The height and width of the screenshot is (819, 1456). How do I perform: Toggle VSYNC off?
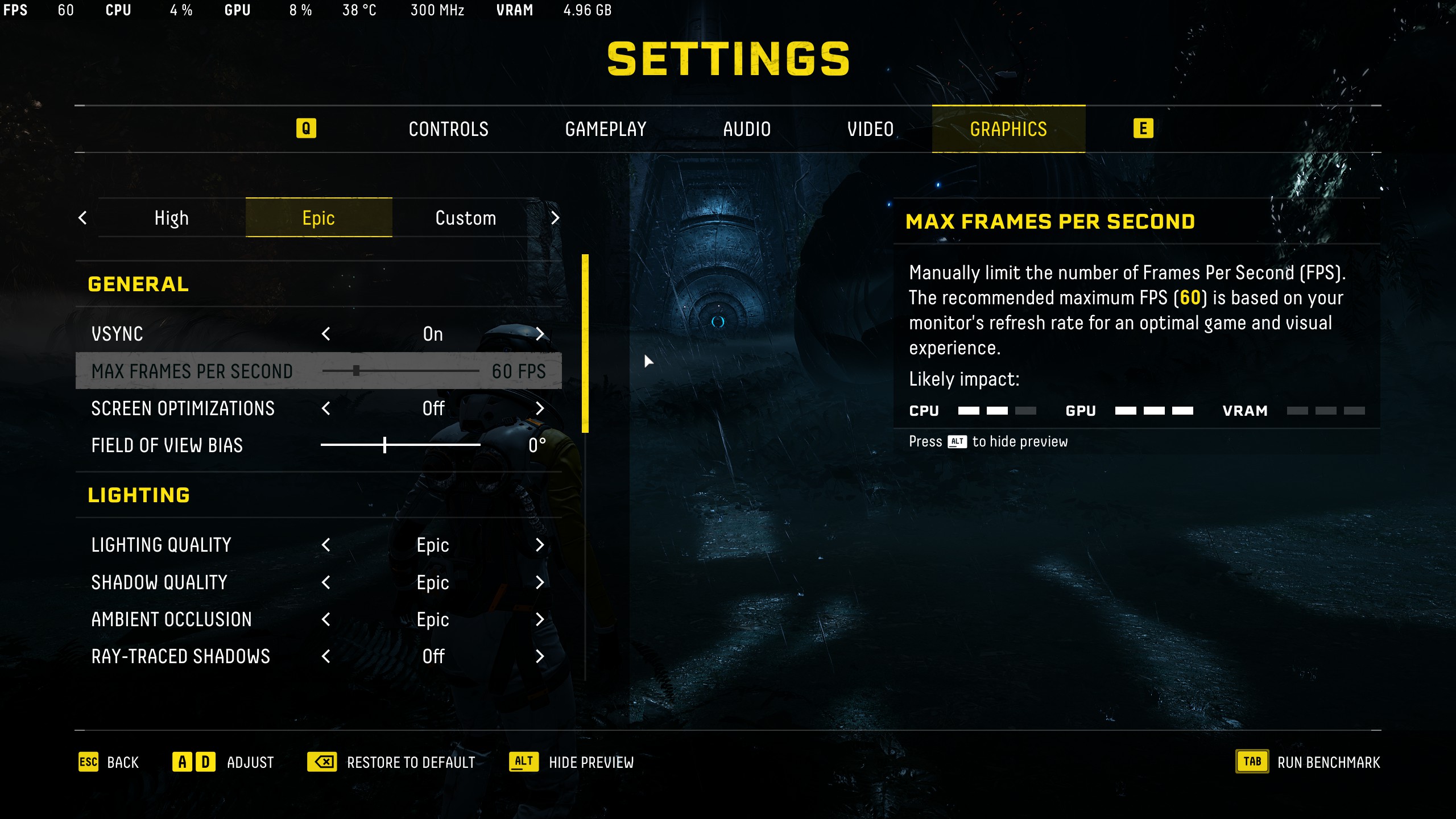coord(540,334)
